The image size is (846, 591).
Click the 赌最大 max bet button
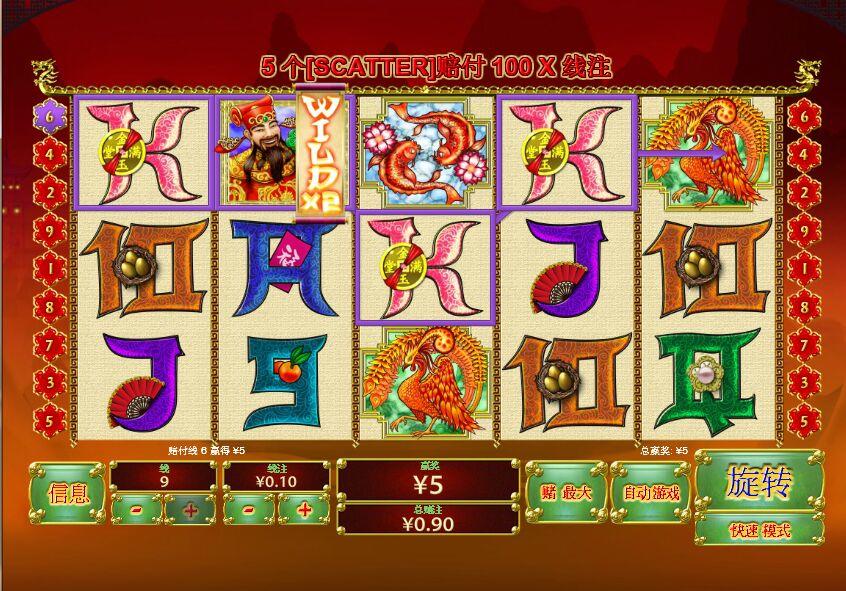click(x=566, y=492)
